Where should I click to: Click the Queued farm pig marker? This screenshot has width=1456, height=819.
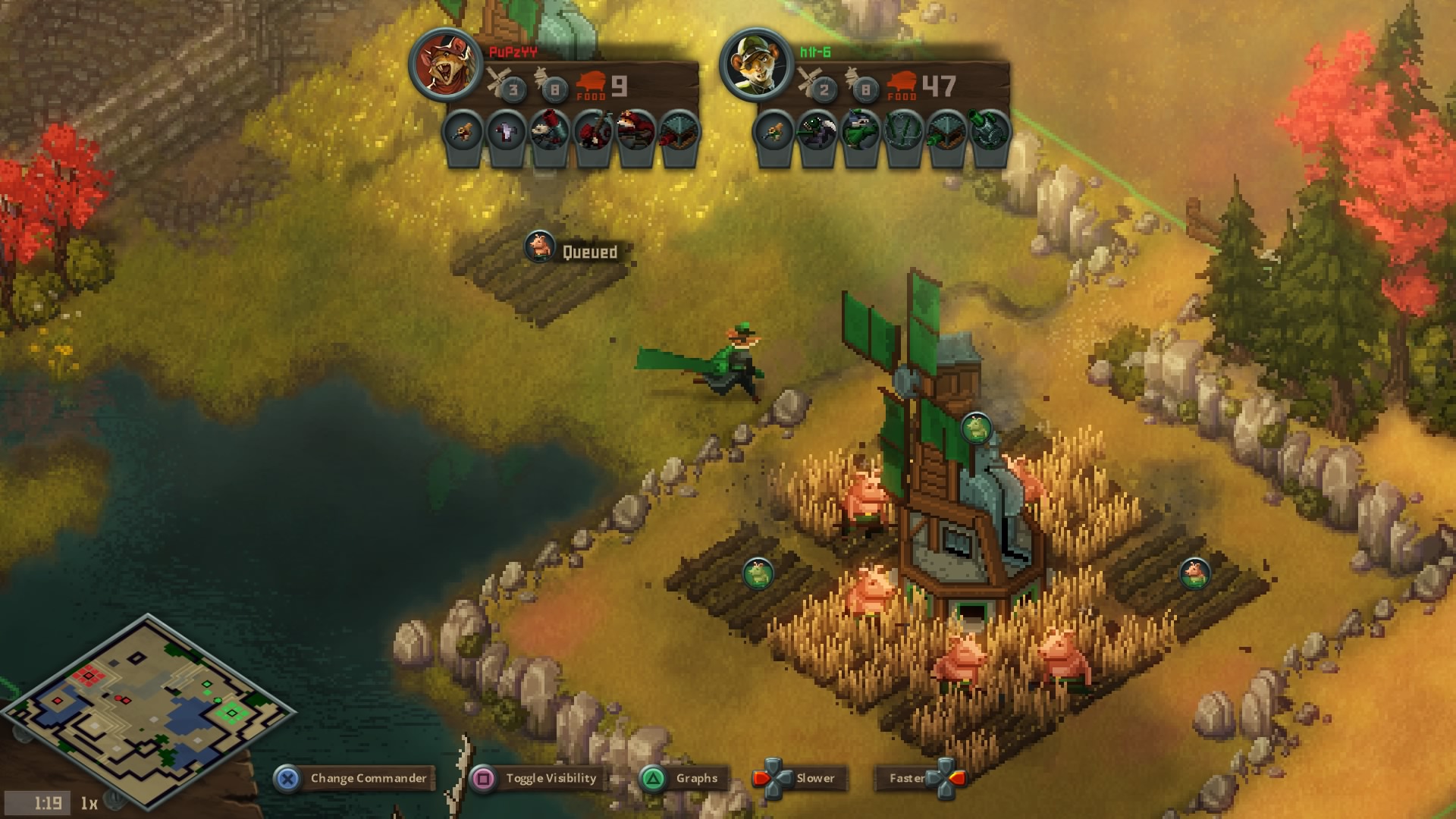(540, 246)
